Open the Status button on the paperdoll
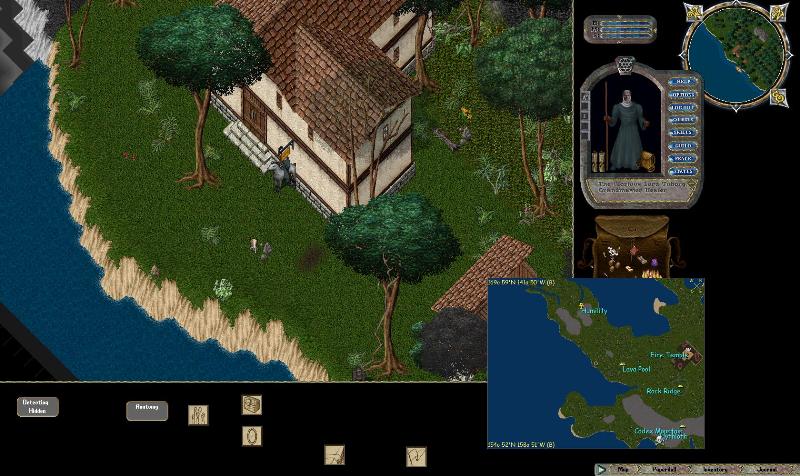This screenshot has width=800, height=476. (x=682, y=171)
